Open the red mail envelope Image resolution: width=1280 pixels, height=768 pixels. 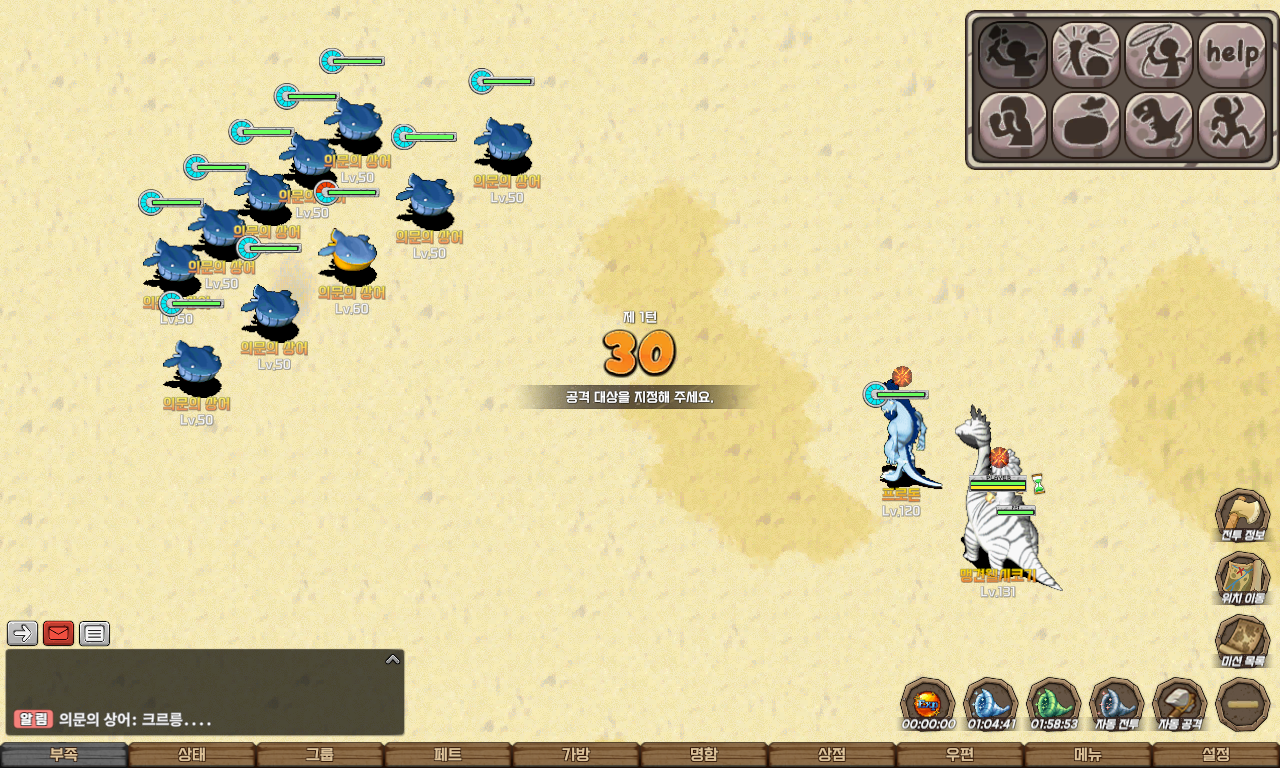(x=58, y=633)
